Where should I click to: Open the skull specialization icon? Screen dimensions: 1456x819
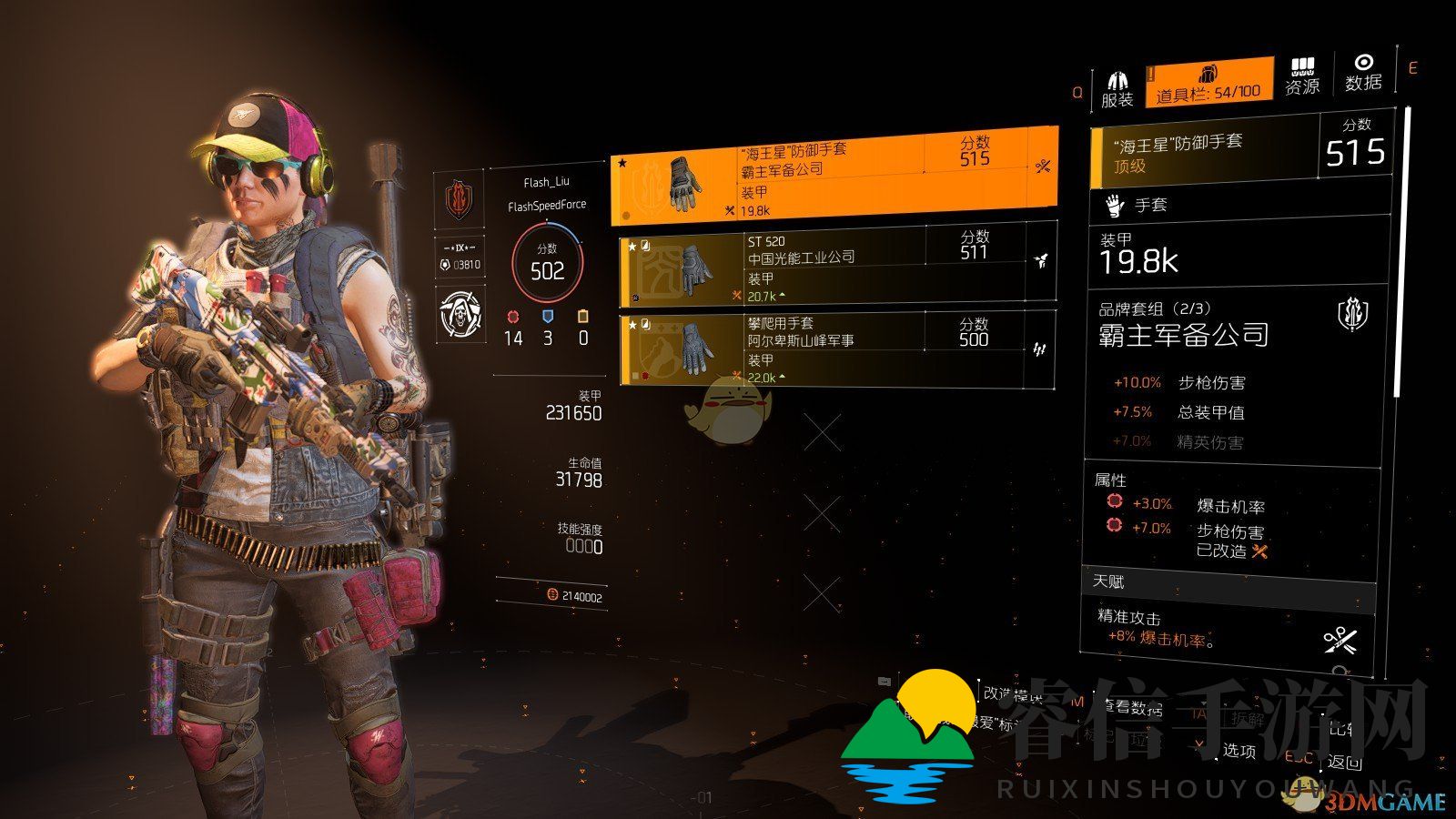point(460,314)
